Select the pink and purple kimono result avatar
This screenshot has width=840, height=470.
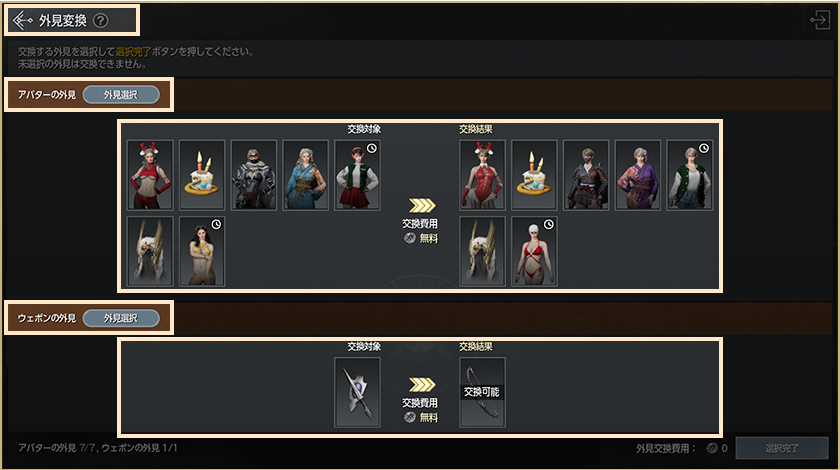click(638, 174)
